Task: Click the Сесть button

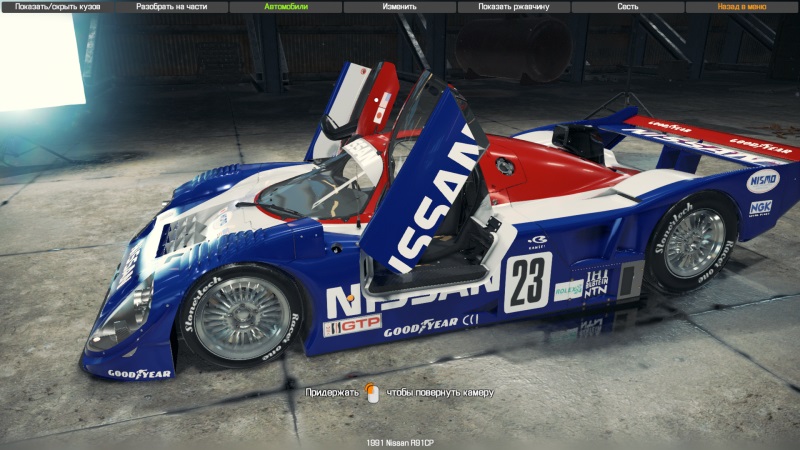Action: tap(627, 7)
